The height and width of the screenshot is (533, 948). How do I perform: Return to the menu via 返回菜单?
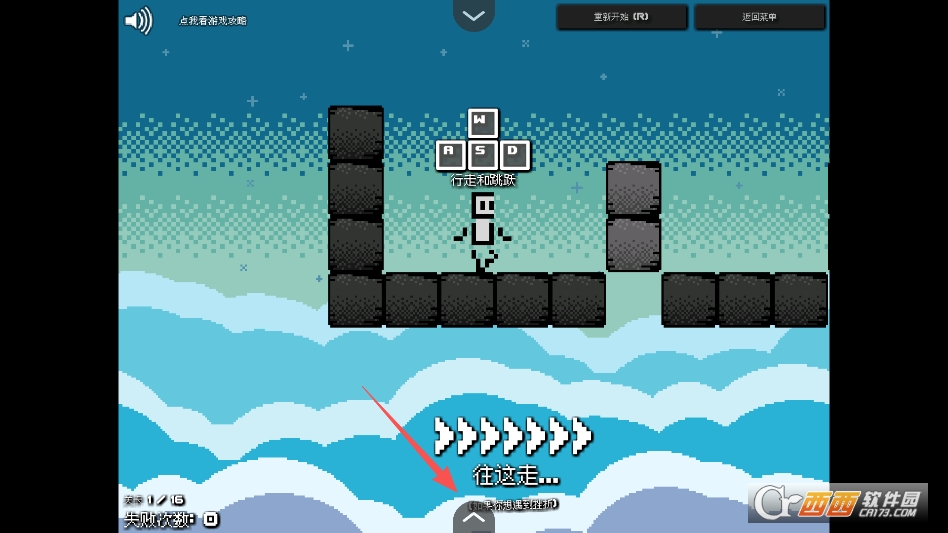click(x=759, y=17)
